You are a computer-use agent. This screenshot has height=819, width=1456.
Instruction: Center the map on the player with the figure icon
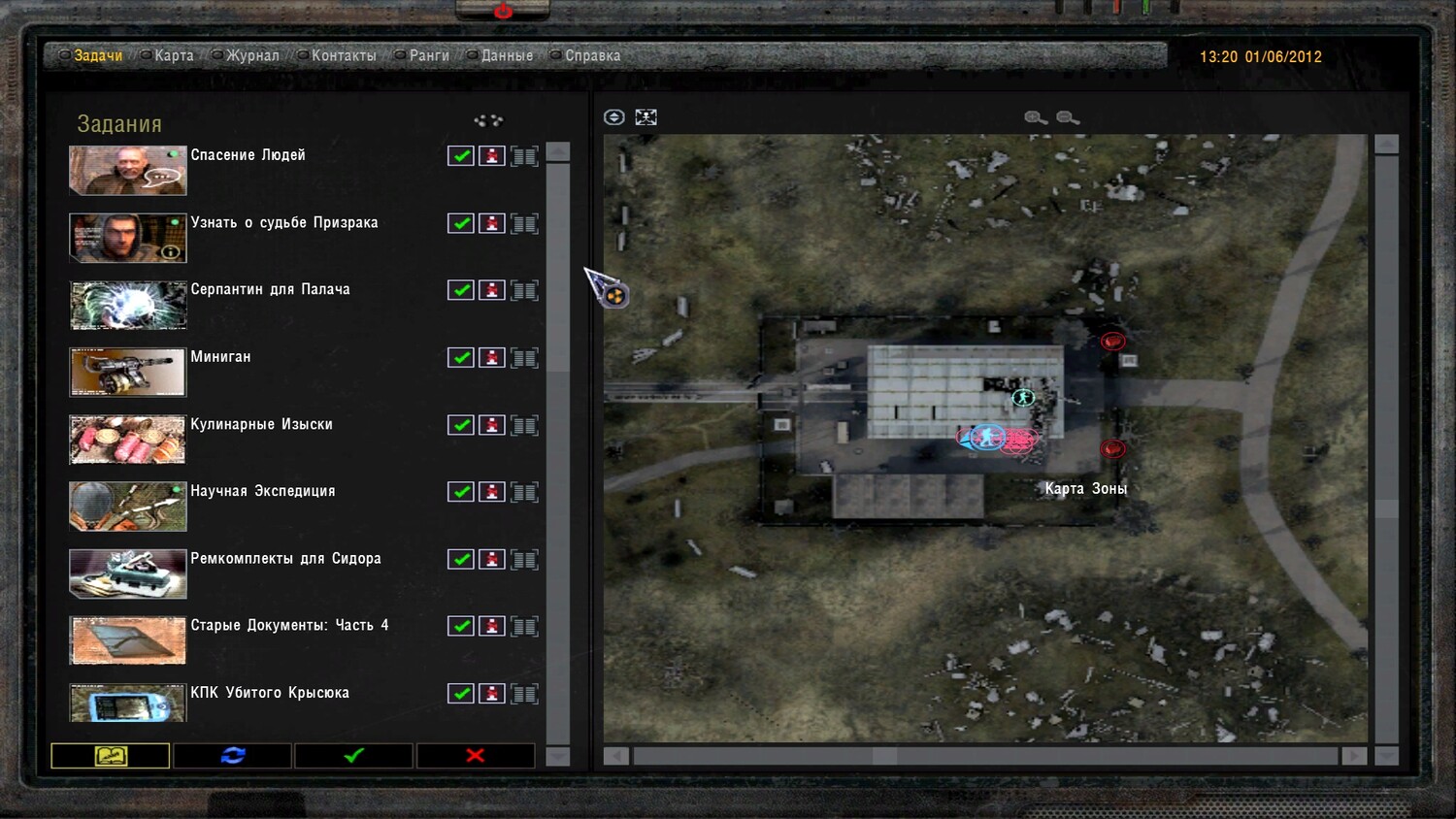pos(645,117)
